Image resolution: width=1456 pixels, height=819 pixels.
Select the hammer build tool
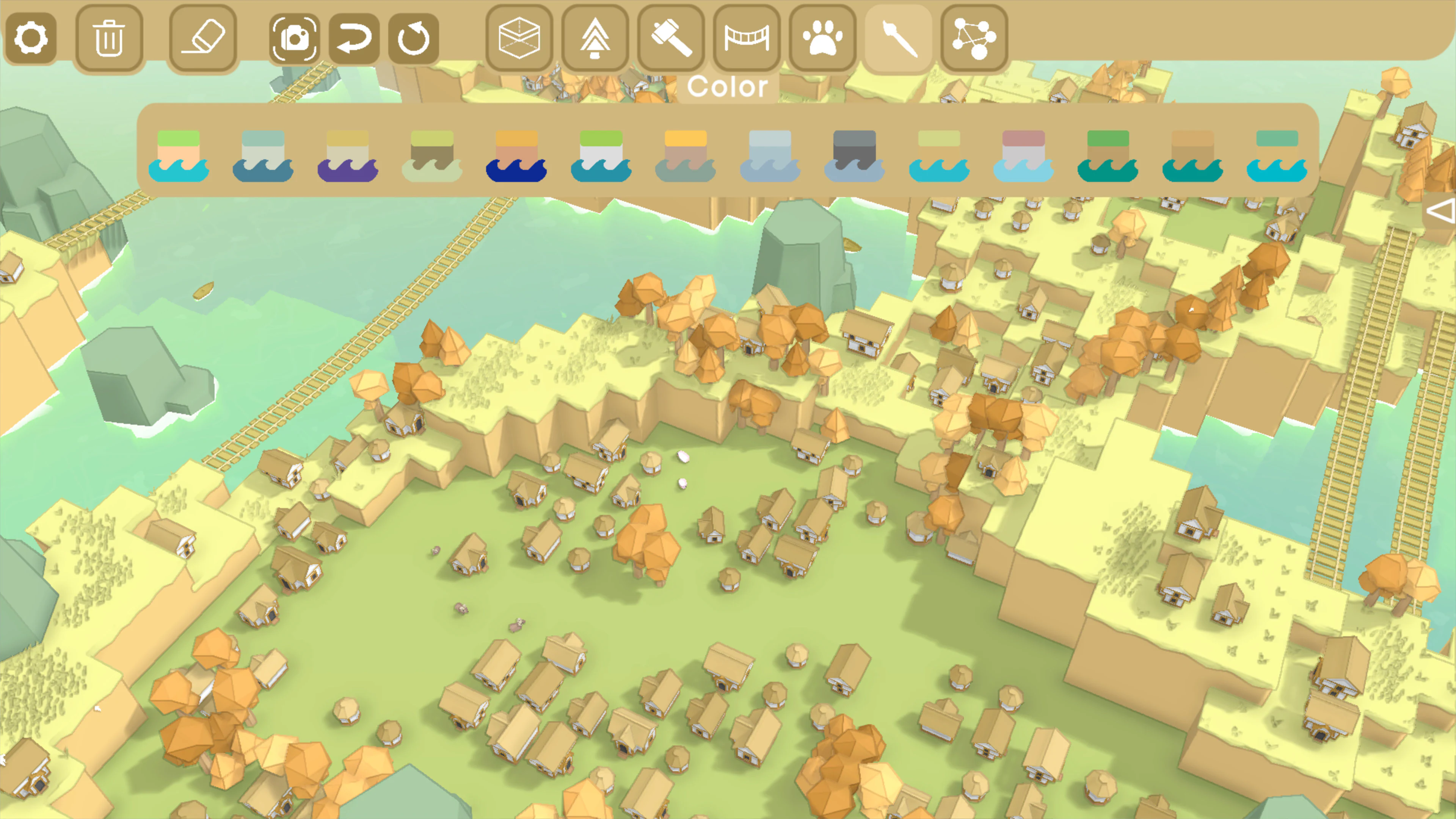(x=672, y=38)
